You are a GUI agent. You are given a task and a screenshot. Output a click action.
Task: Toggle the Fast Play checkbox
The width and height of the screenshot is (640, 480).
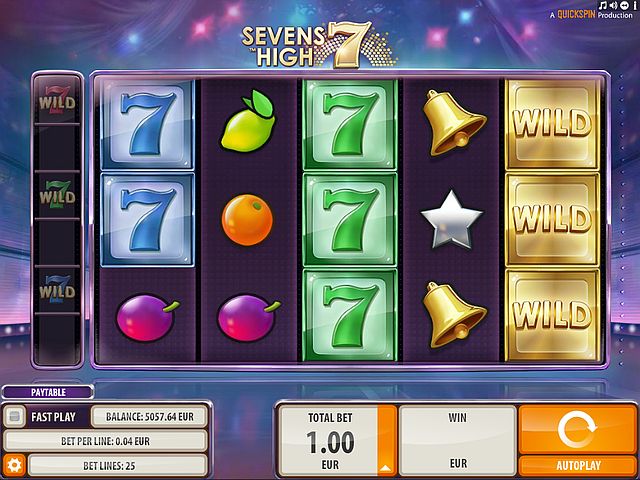[15, 416]
